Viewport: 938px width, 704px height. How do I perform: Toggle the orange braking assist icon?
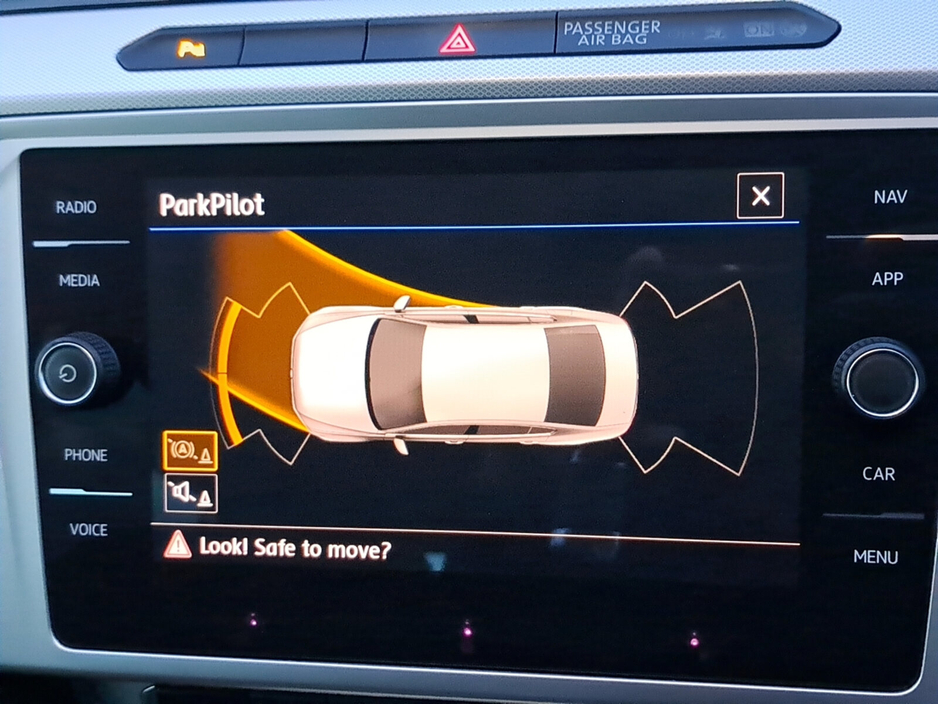pyautogui.click(x=190, y=451)
